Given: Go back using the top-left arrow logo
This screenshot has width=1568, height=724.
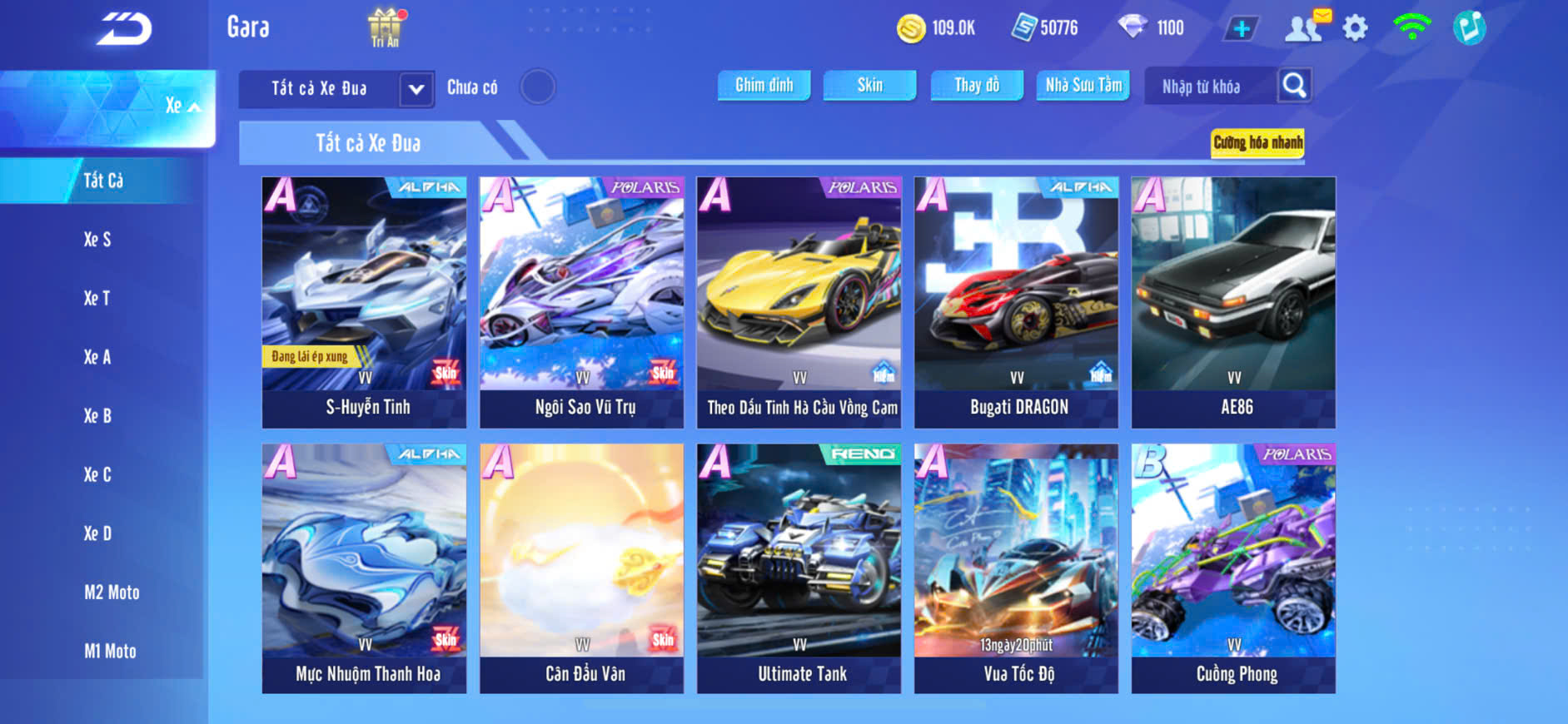Looking at the screenshot, I should click(x=123, y=30).
